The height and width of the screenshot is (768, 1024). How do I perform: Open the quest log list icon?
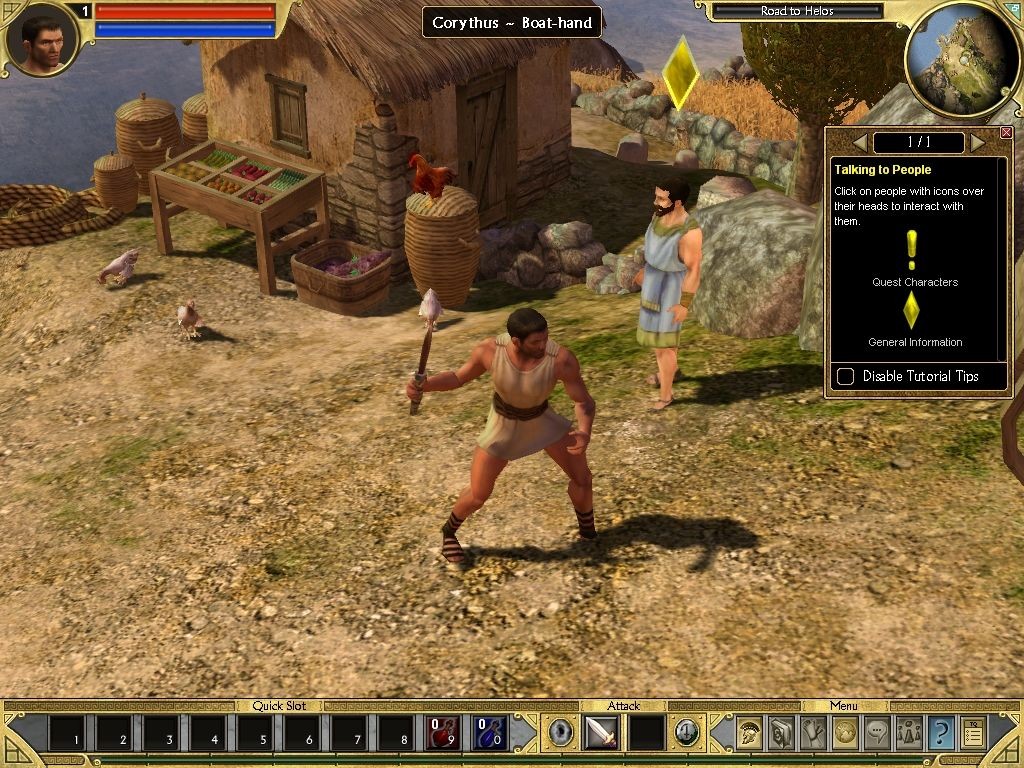[x=973, y=733]
